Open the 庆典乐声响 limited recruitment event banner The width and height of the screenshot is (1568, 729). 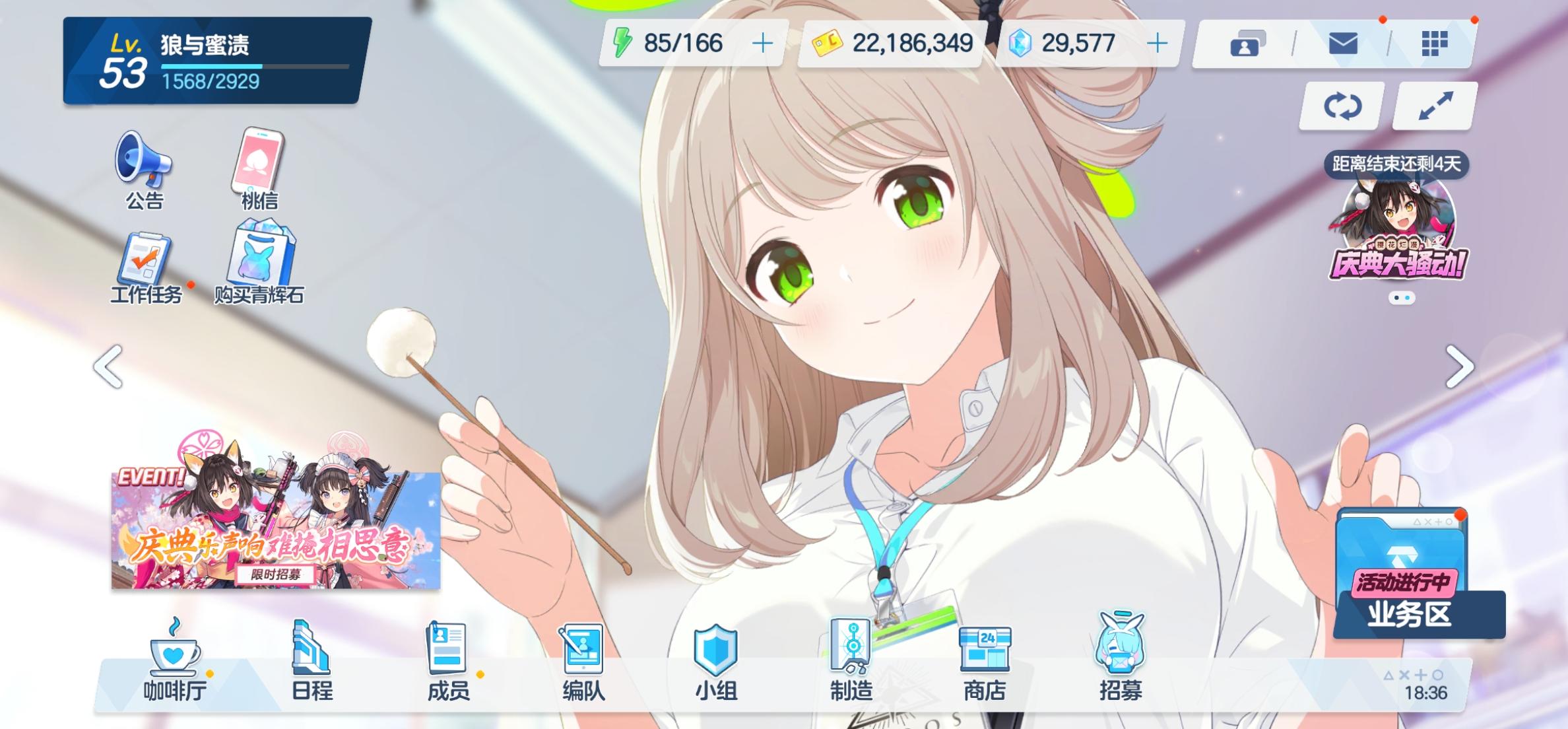(x=275, y=528)
